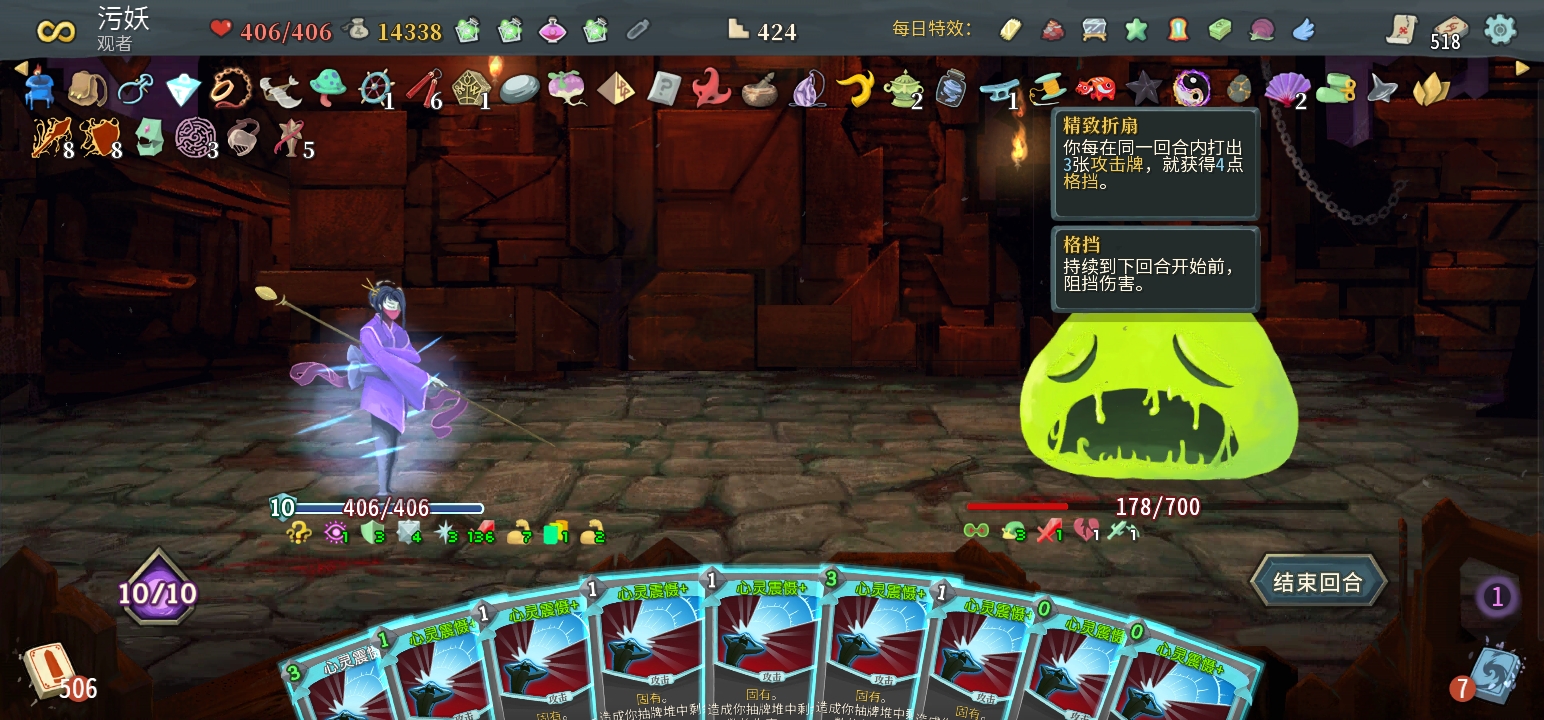Check the snail daily modifier icon

1262,30
